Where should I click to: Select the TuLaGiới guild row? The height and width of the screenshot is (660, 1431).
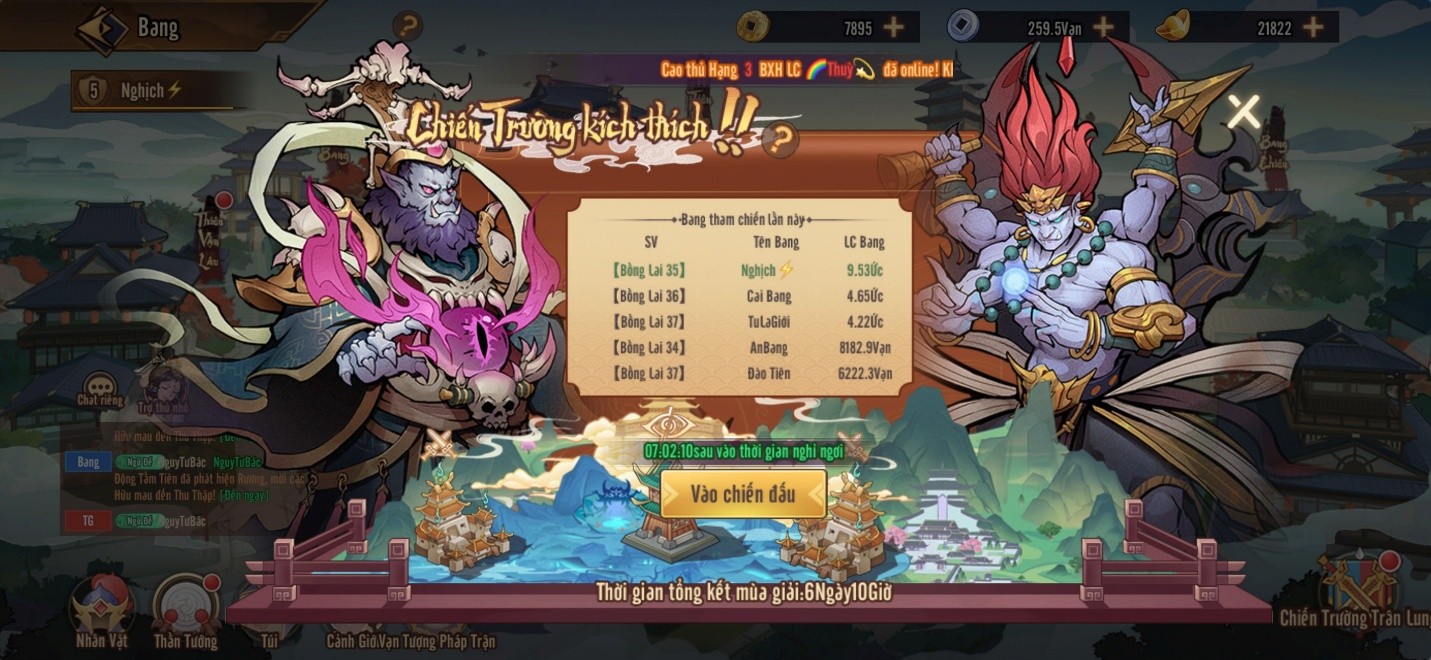750,322
